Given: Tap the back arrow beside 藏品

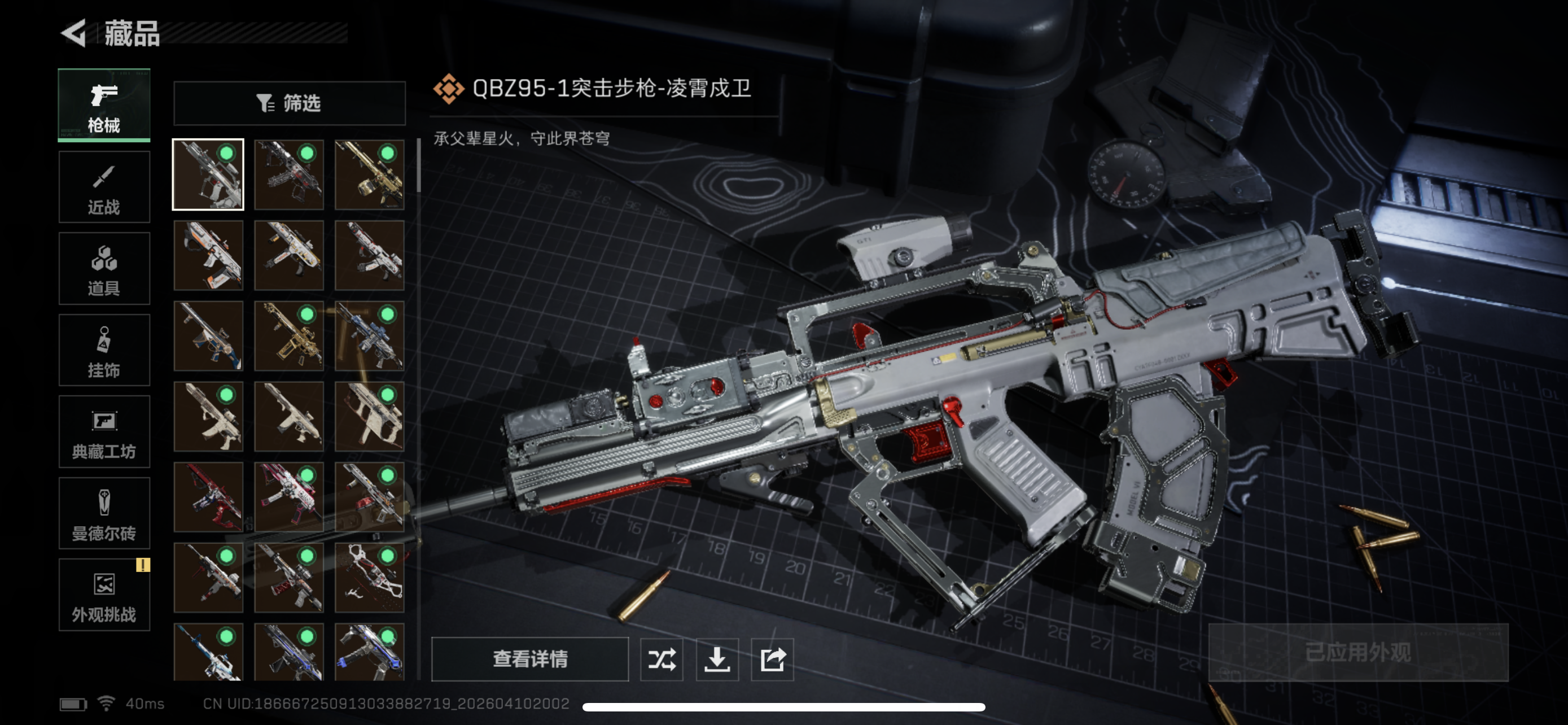Looking at the screenshot, I should [73, 34].
